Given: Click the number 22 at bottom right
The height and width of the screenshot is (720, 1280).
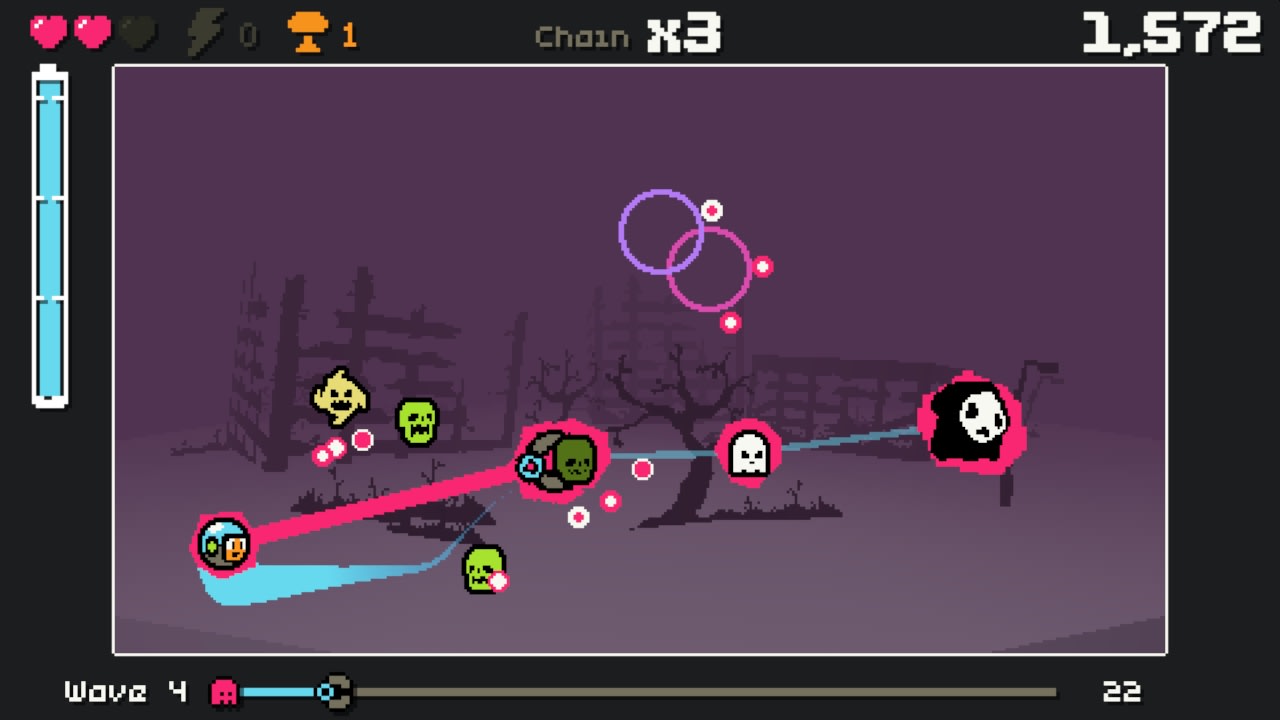Looking at the screenshot, I should point(1122,691).
